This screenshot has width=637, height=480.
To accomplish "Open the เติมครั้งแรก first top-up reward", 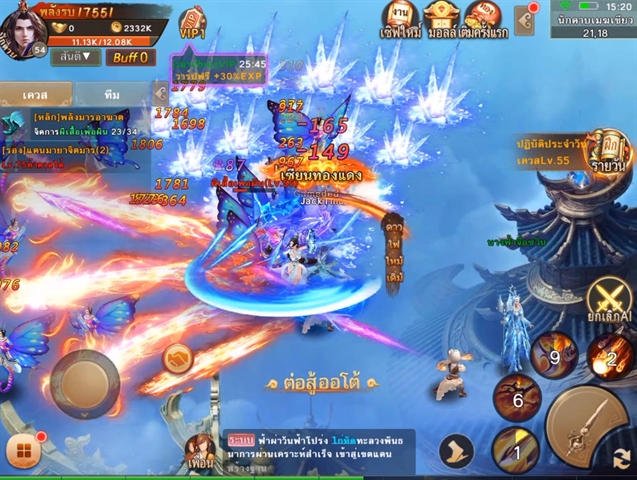I will (483, 19).
